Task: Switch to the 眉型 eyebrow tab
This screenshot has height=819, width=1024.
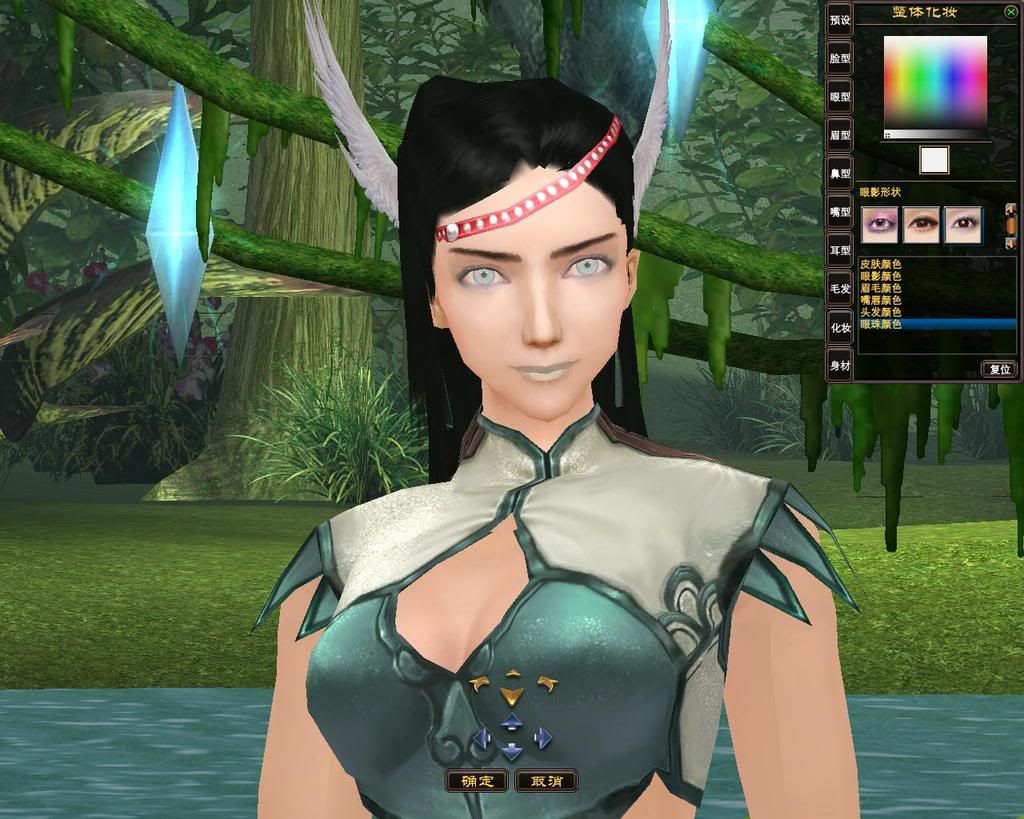Action: pos(840,135)
